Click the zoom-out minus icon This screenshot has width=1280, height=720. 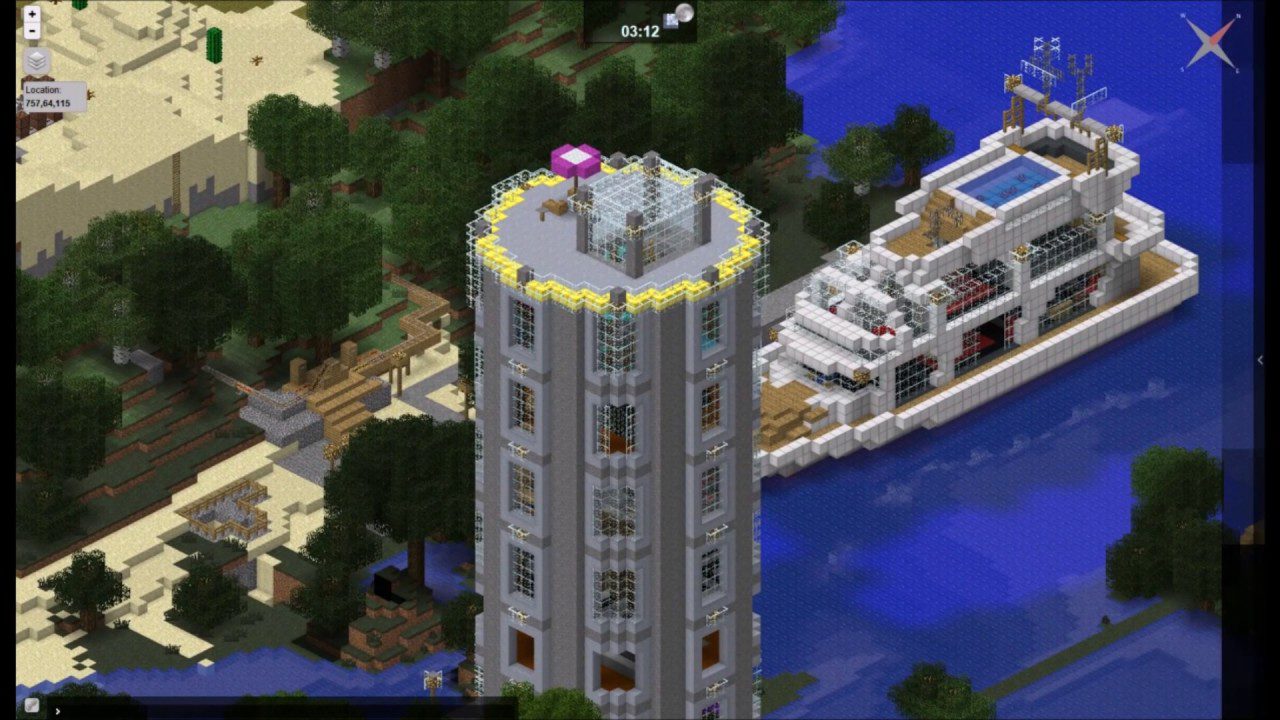(x=31, y=31)
